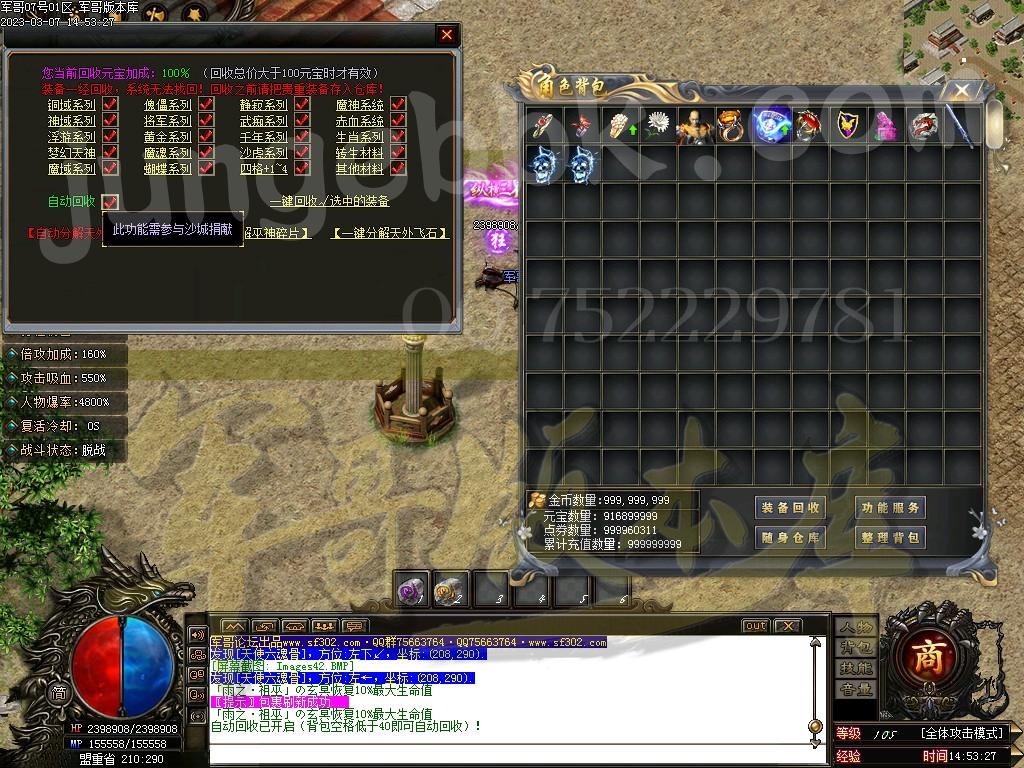Select the purple winged shield emblem item
Viewport: 1024px width, 768px height.
tap(850, 126)
